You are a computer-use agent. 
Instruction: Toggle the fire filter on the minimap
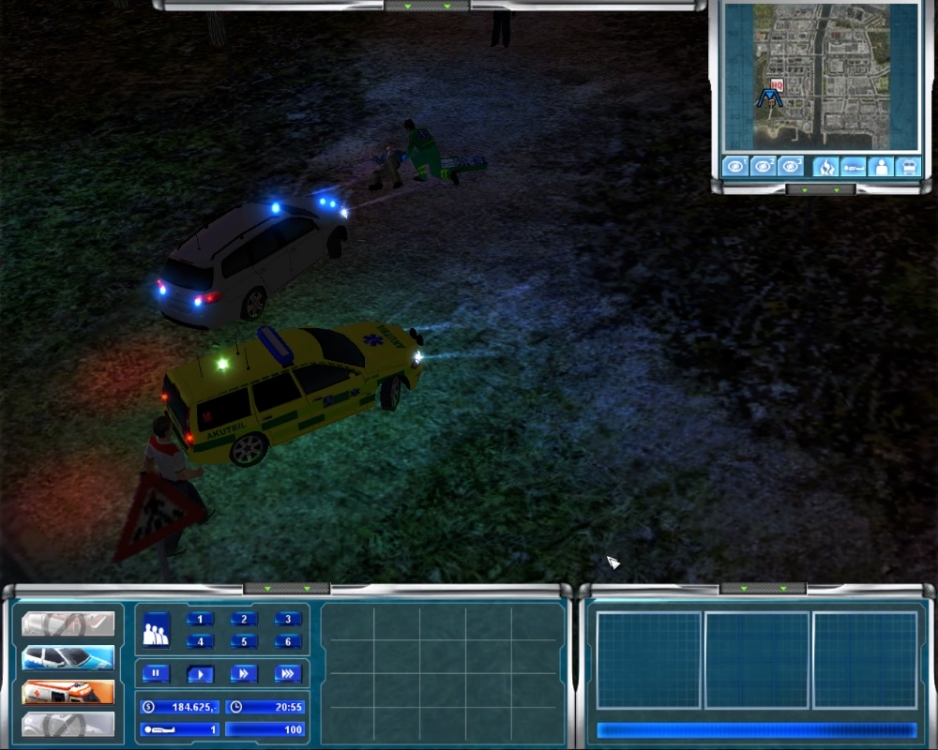point(826,166)
